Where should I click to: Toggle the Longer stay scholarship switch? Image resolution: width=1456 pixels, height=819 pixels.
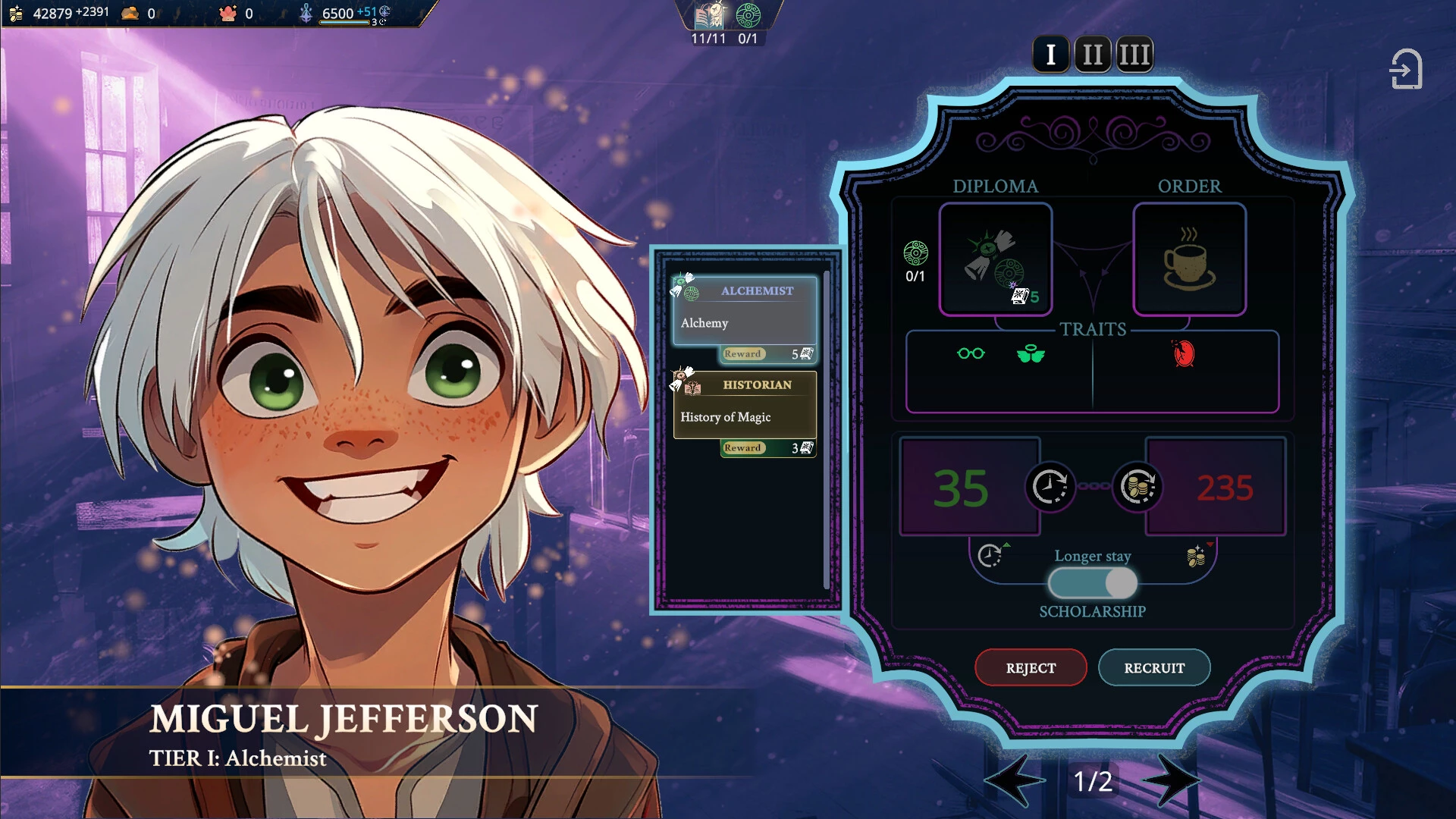tap(1093, 583)
